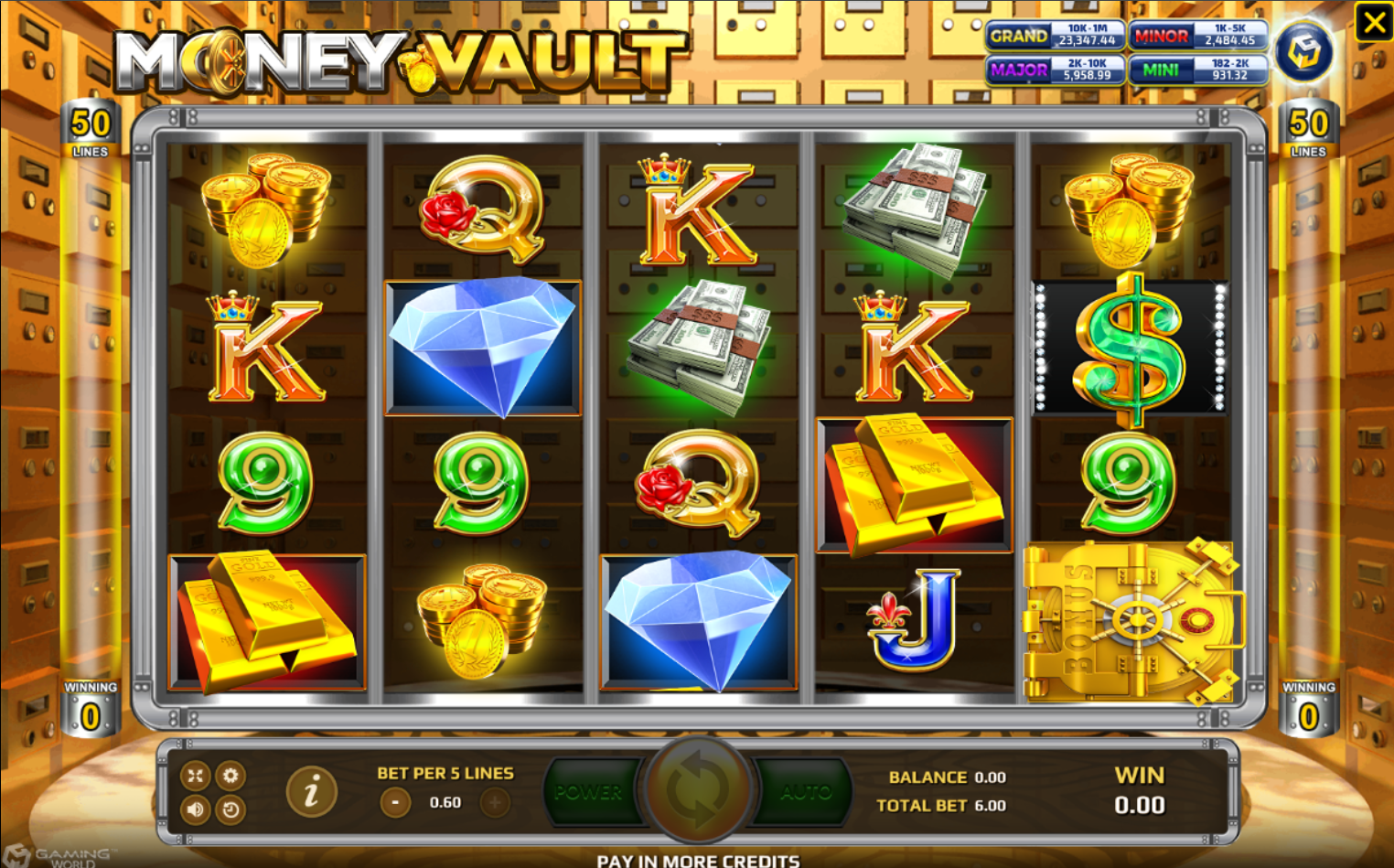Decrease the bet with the minus button
Screen dimensions: 1394x868
393,802
